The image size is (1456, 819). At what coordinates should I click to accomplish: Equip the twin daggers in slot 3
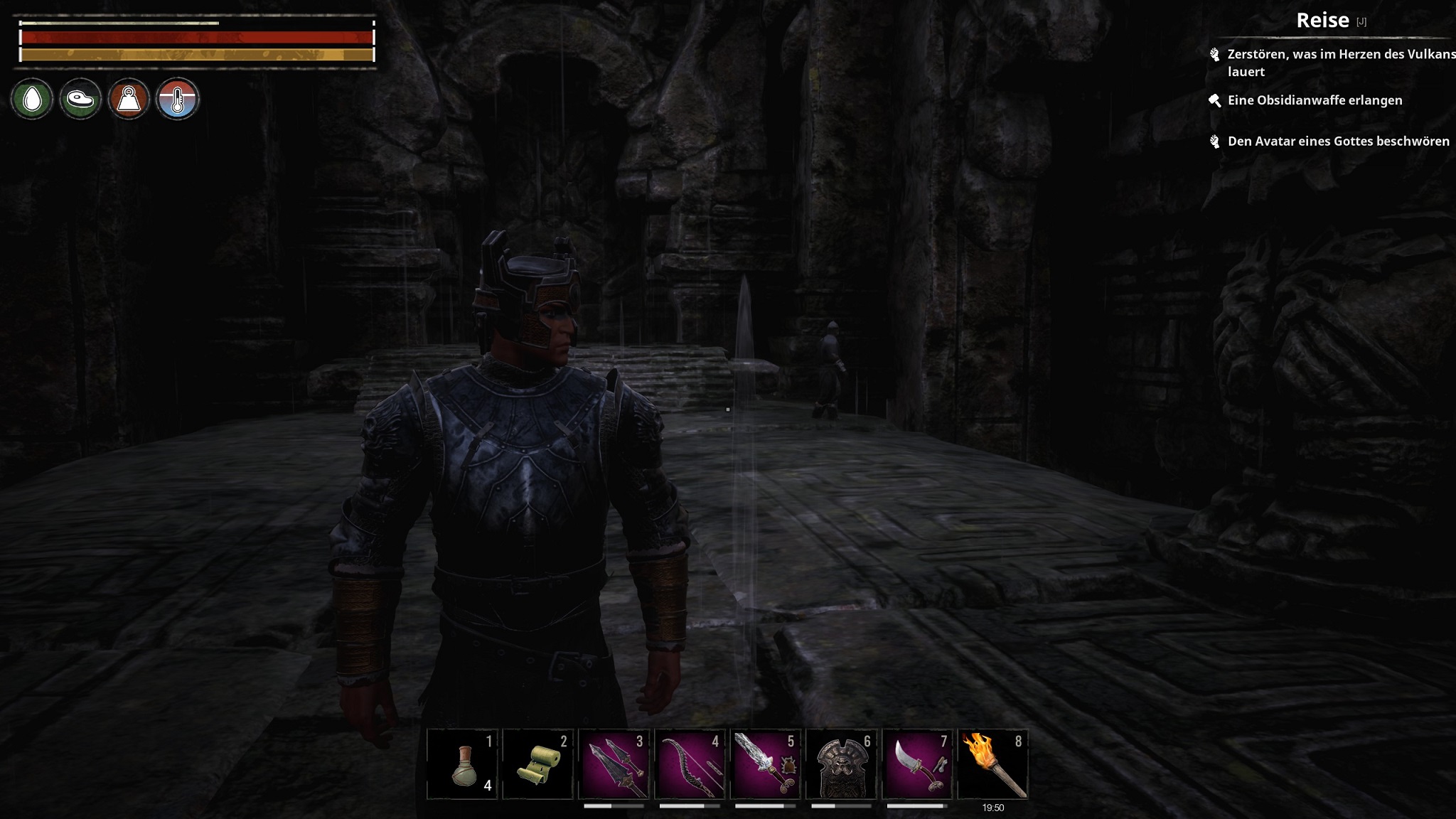[614, 765]
